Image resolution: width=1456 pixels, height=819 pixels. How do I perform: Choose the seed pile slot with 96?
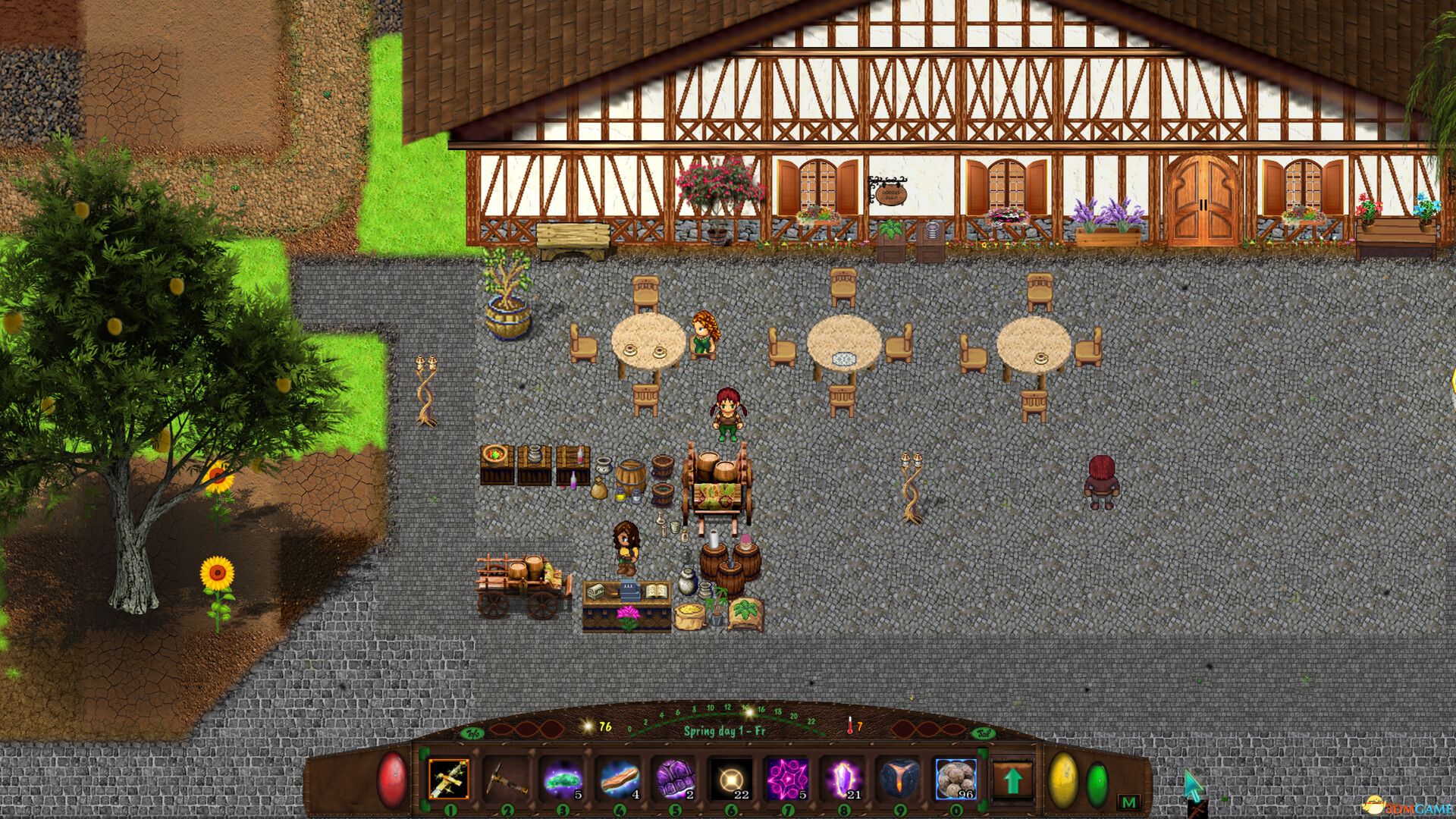(955, 780)
